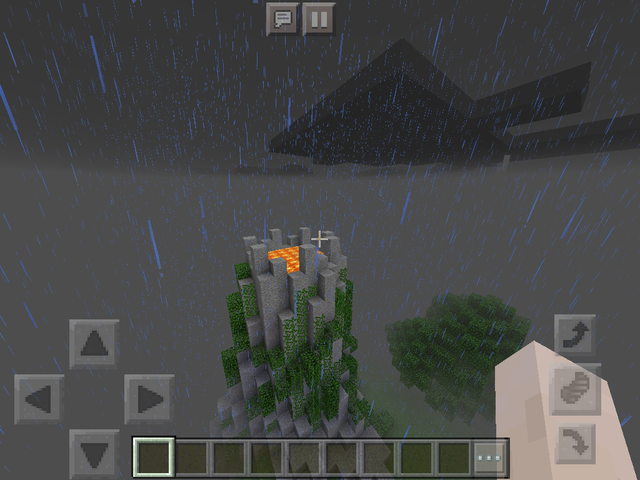Open the chat speech bubble button
The height and width of the screenshot is (480, 640).
click(283, 19)
